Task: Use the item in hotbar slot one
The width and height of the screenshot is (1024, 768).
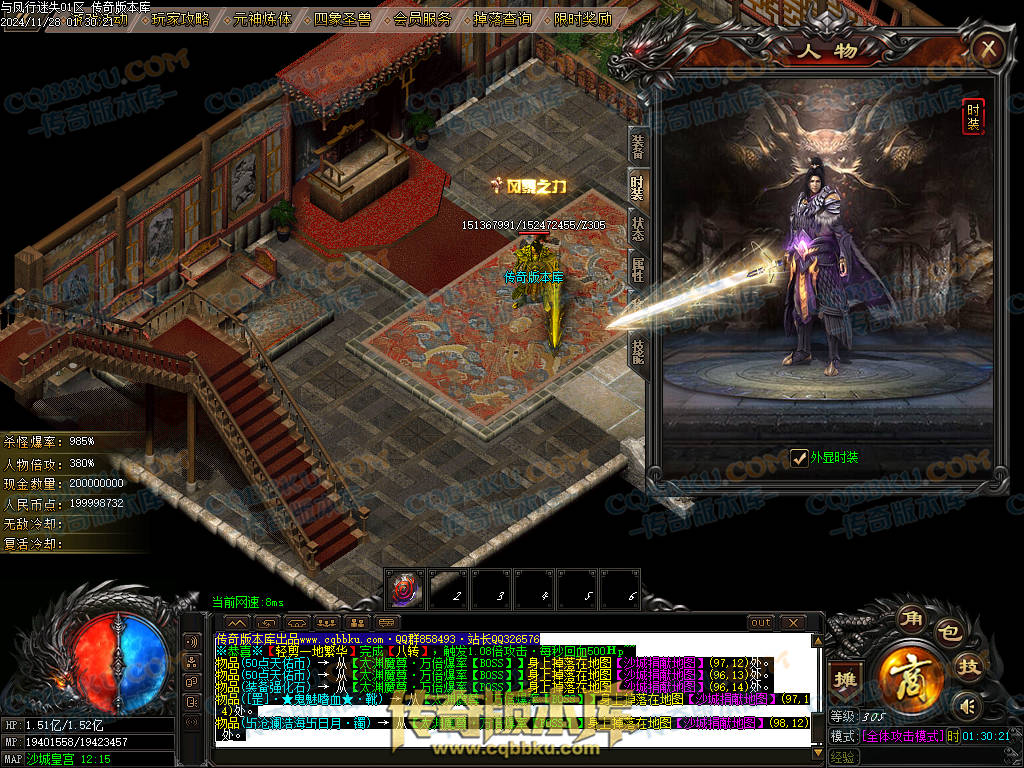Action: 406,590
